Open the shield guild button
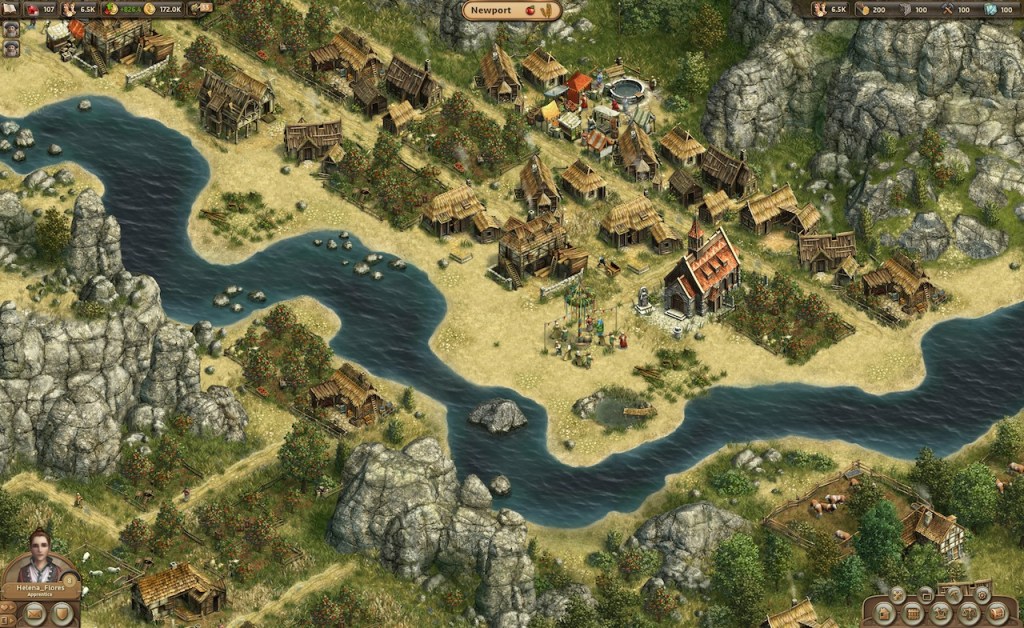 [x=62, y=613]
